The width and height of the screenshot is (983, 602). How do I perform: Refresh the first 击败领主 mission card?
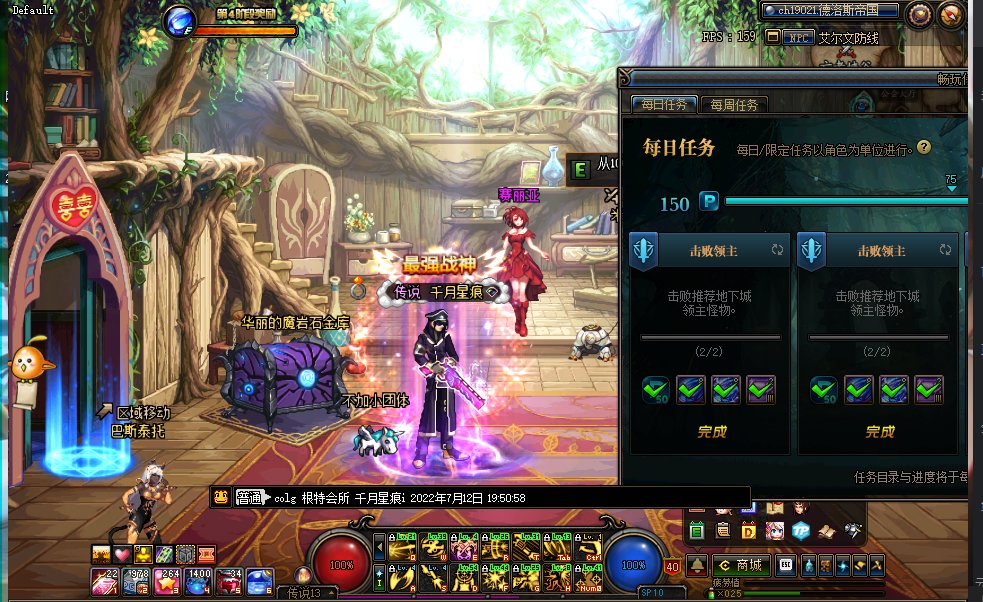click(777, 249)
